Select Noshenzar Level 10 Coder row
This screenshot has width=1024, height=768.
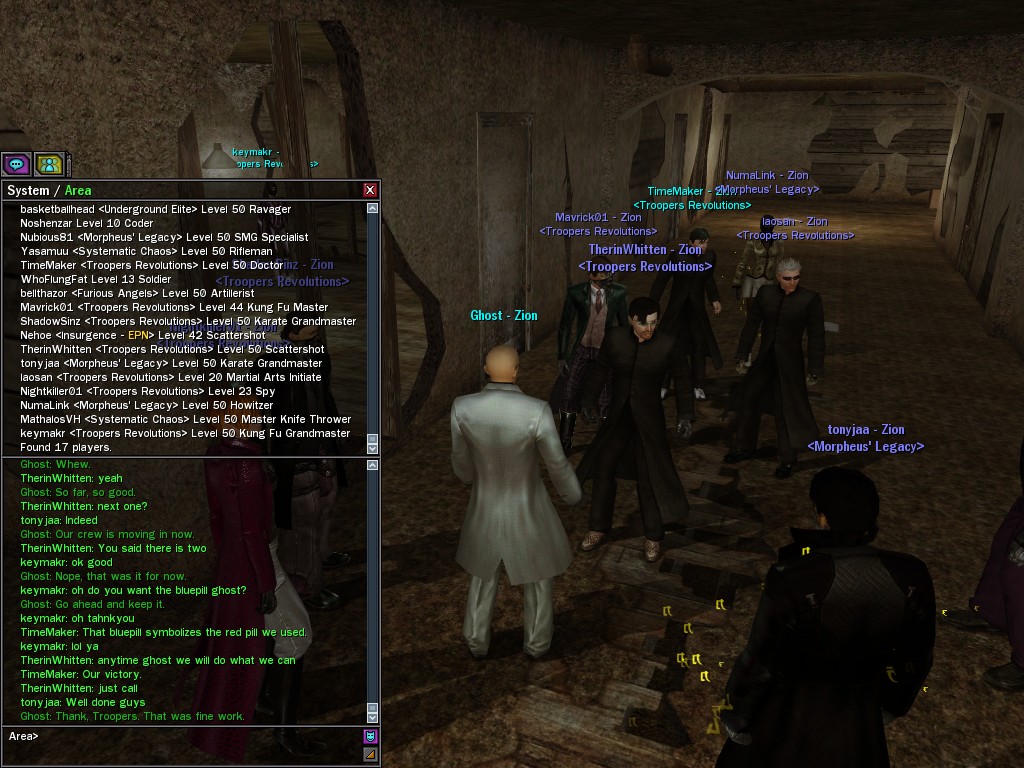87,223
